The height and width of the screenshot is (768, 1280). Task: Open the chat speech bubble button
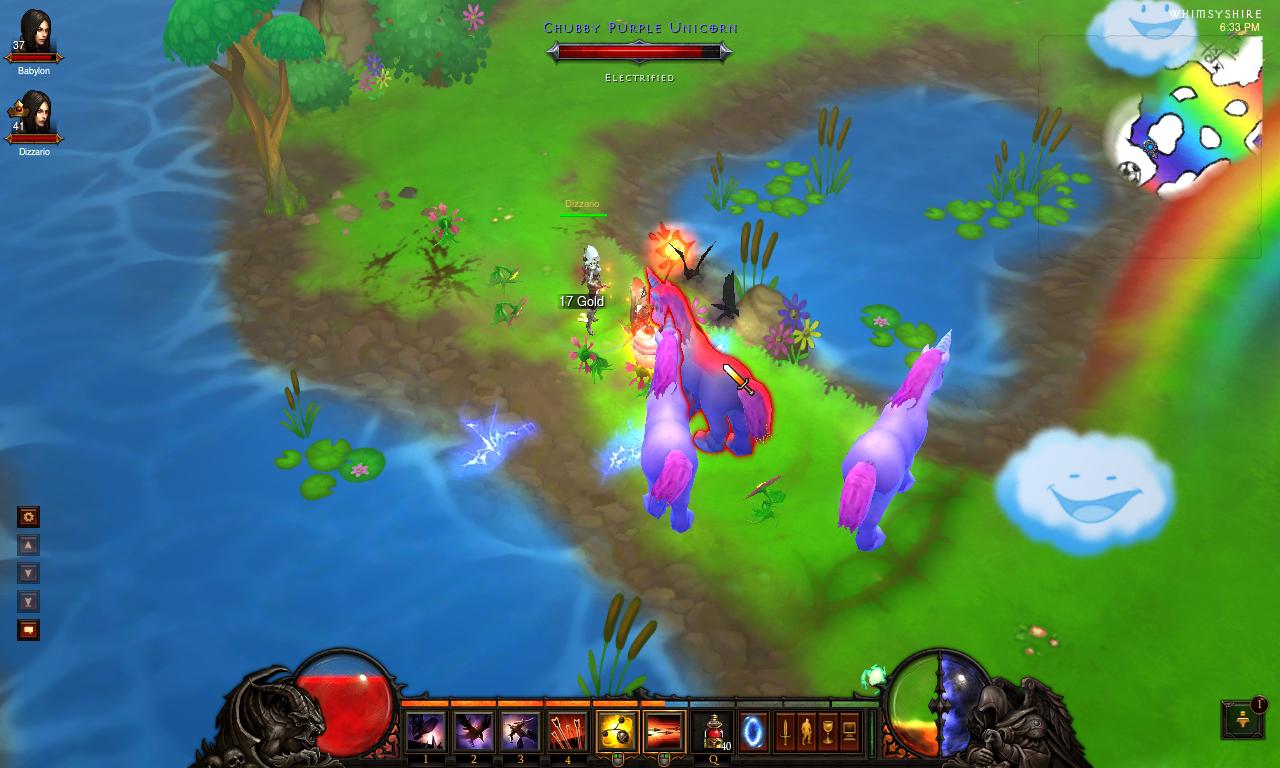click(x=29, y=630)
